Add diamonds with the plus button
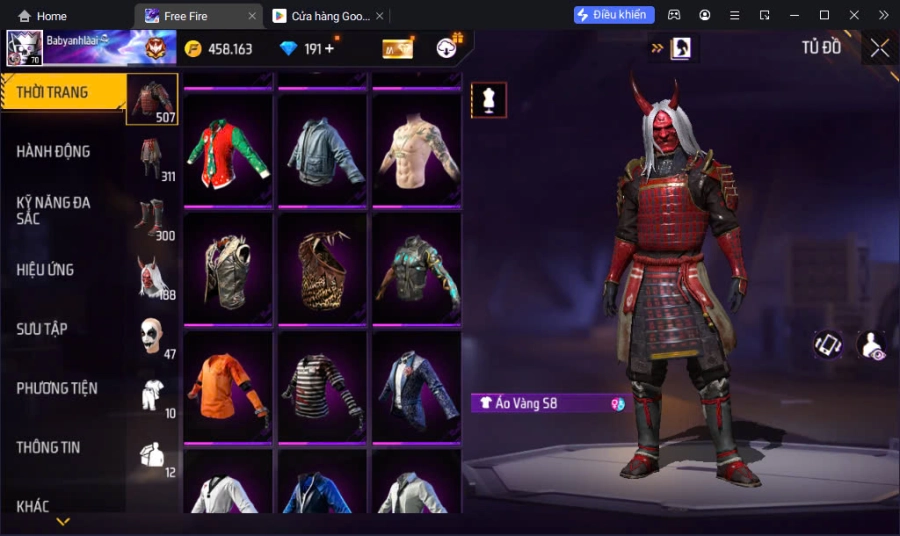The width and height of the screenshot is (900, 536). pos(329,49)
